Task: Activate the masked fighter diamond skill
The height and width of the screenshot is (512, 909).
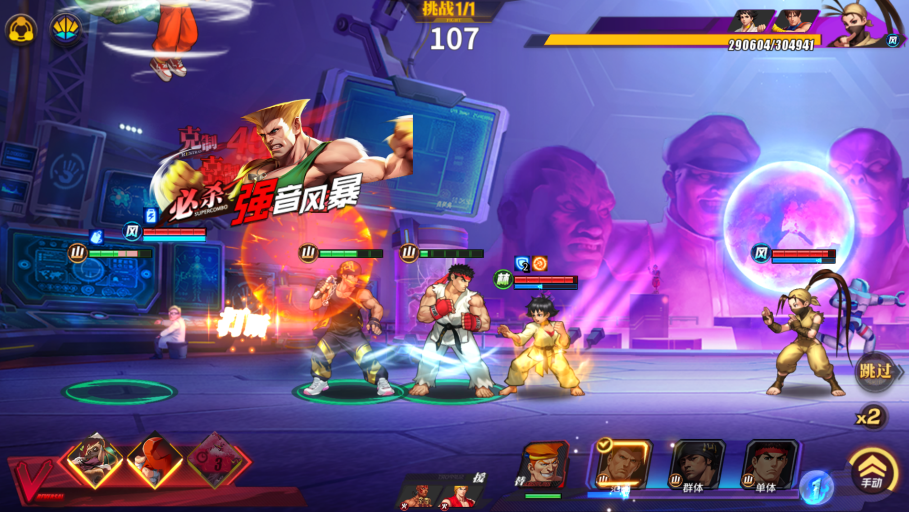Action: coord(94,459)
